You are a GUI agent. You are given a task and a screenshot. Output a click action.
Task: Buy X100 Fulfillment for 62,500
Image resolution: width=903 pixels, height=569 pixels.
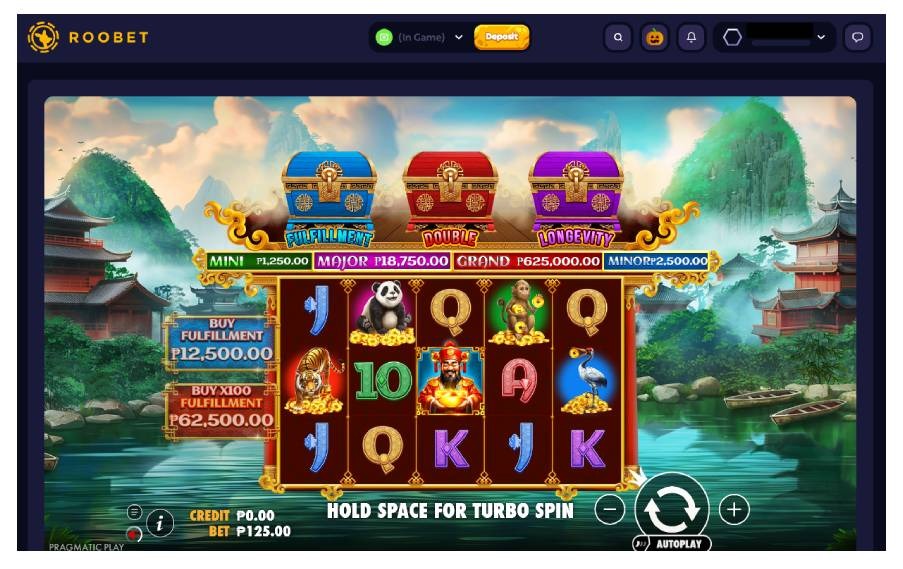tap(221, 405)
